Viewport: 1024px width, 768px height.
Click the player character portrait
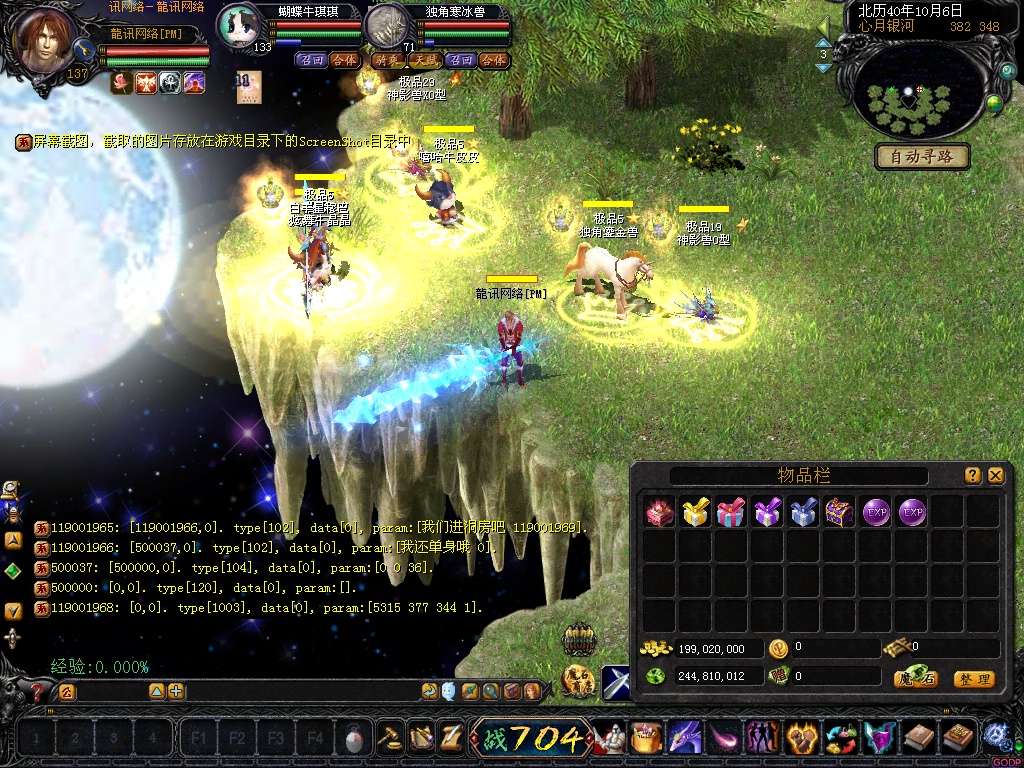(x=46, y=42)
